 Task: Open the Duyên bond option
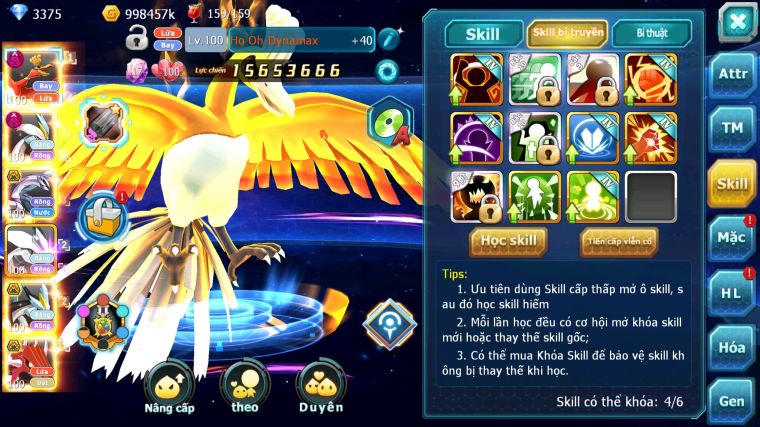point(320,389)
